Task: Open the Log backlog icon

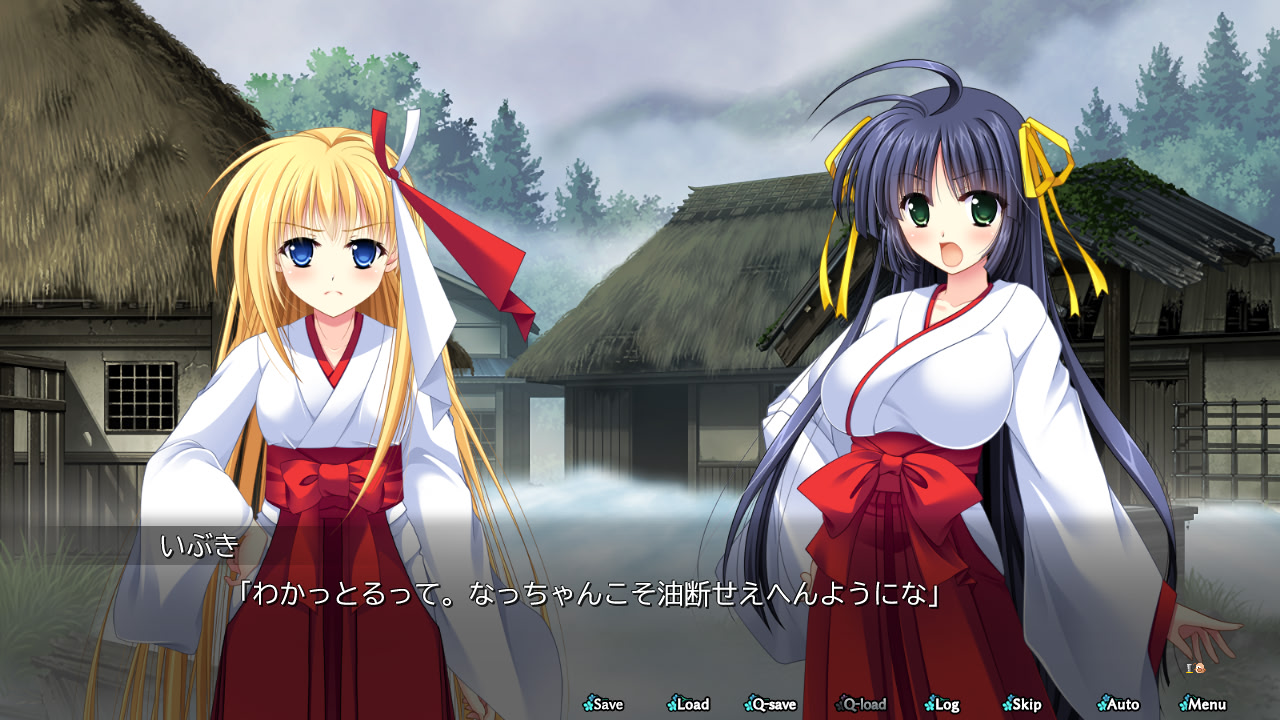Action: [x=931, y=704]
